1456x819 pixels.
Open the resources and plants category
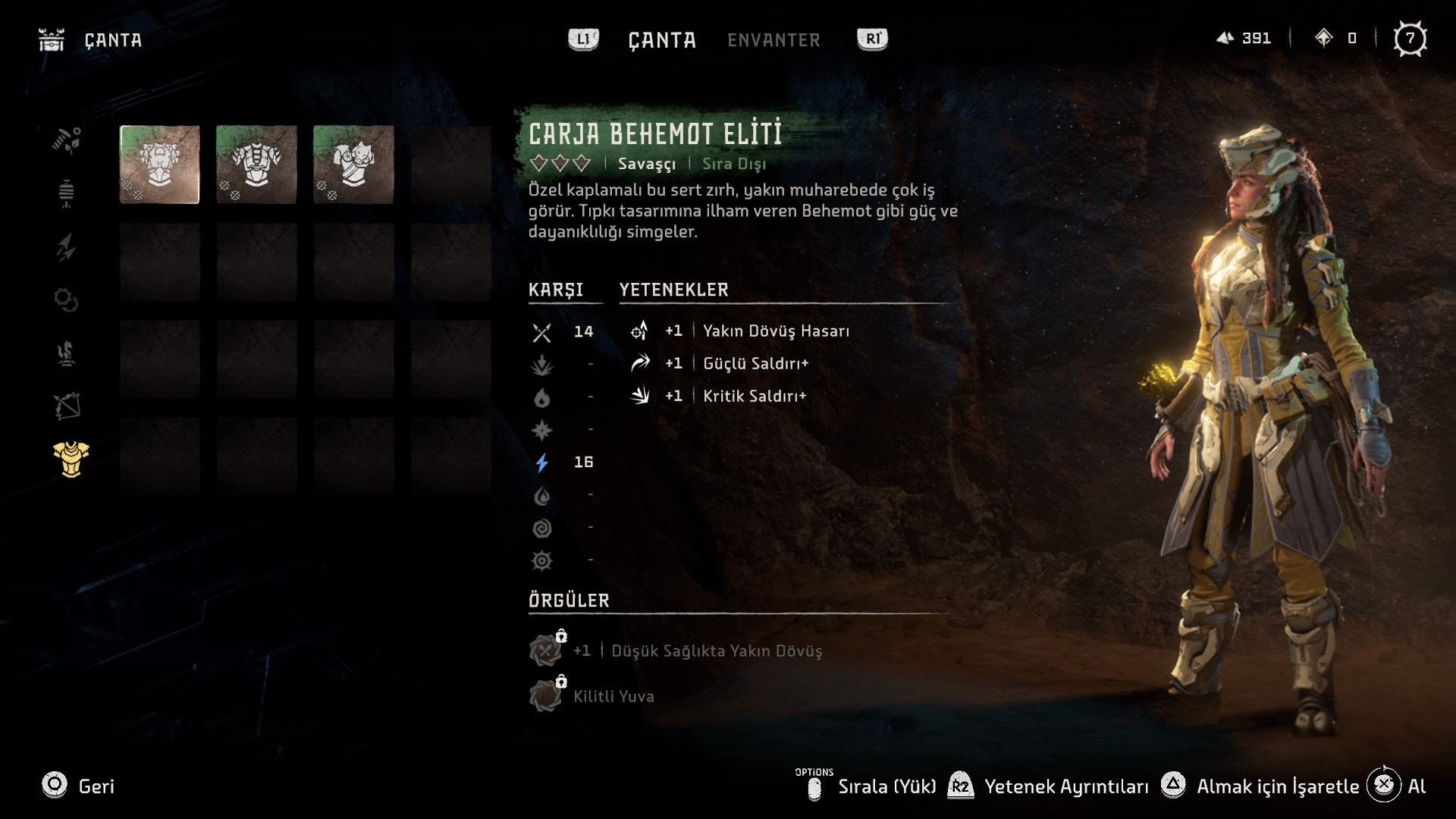tap(67, 140)
